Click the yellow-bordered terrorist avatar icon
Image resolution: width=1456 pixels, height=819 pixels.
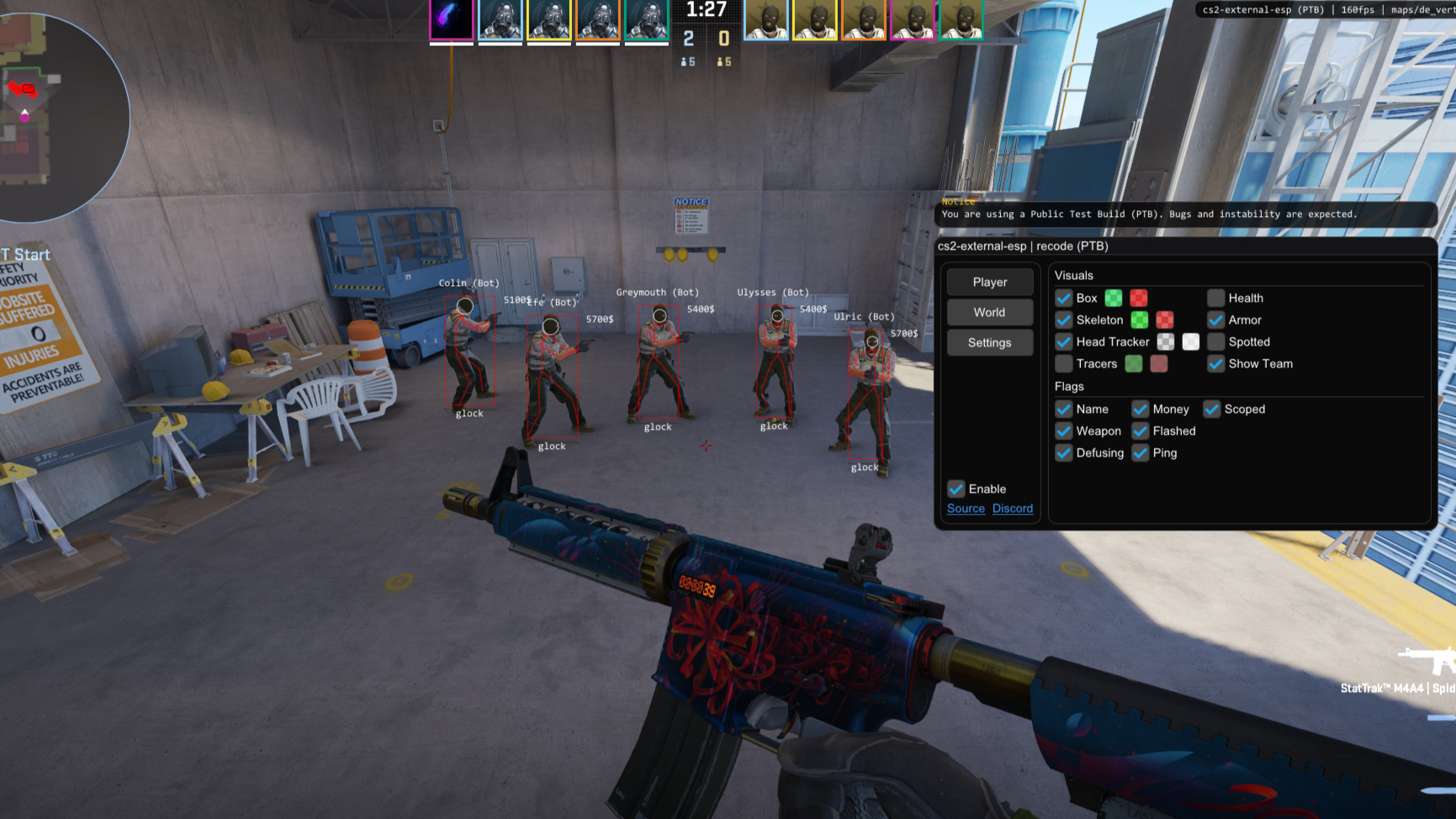(x=813, y=18)
